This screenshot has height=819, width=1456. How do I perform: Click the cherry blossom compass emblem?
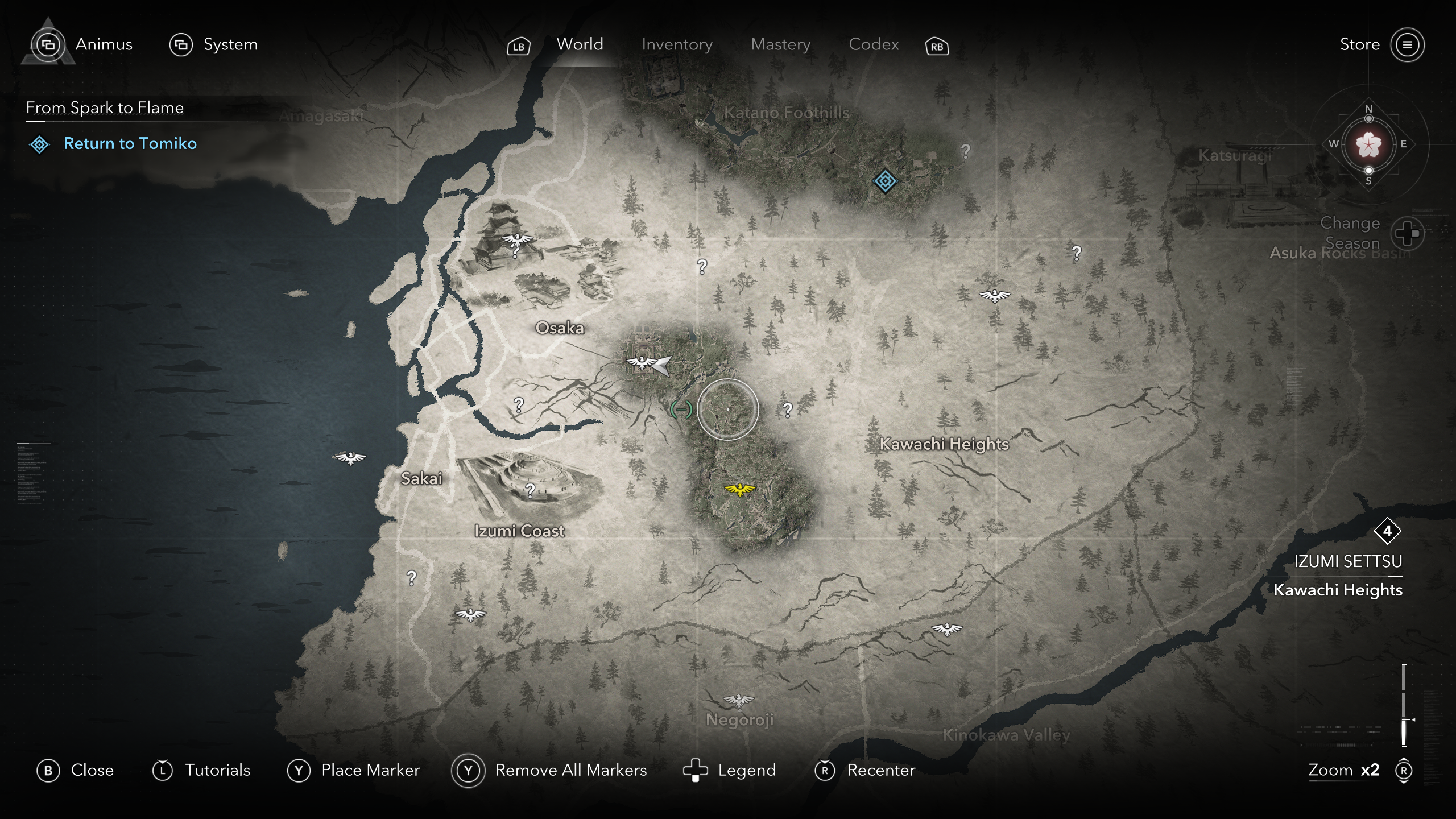point(1368,144)
